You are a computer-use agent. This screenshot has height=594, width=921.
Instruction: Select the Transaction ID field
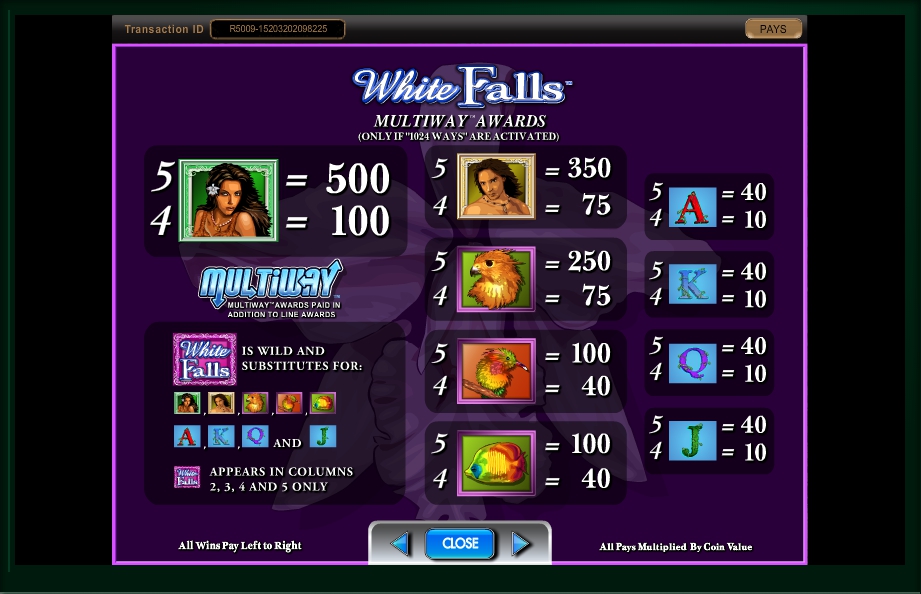tap(277, 29)
